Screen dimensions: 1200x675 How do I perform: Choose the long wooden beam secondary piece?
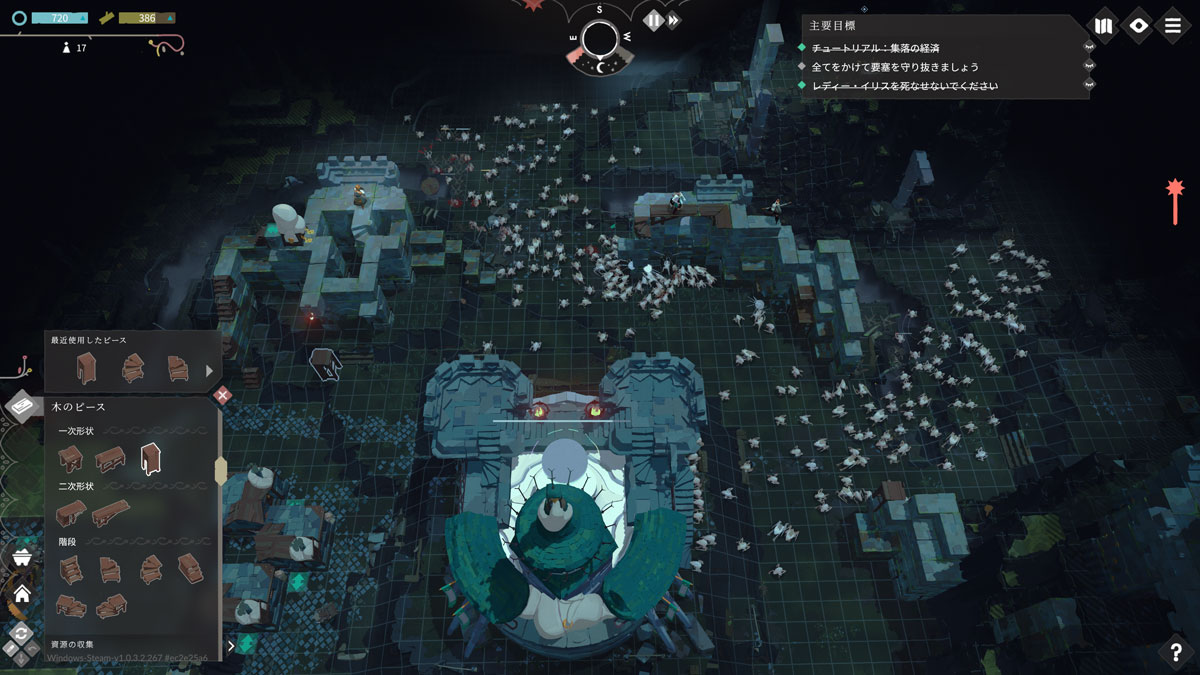[111, 513]
